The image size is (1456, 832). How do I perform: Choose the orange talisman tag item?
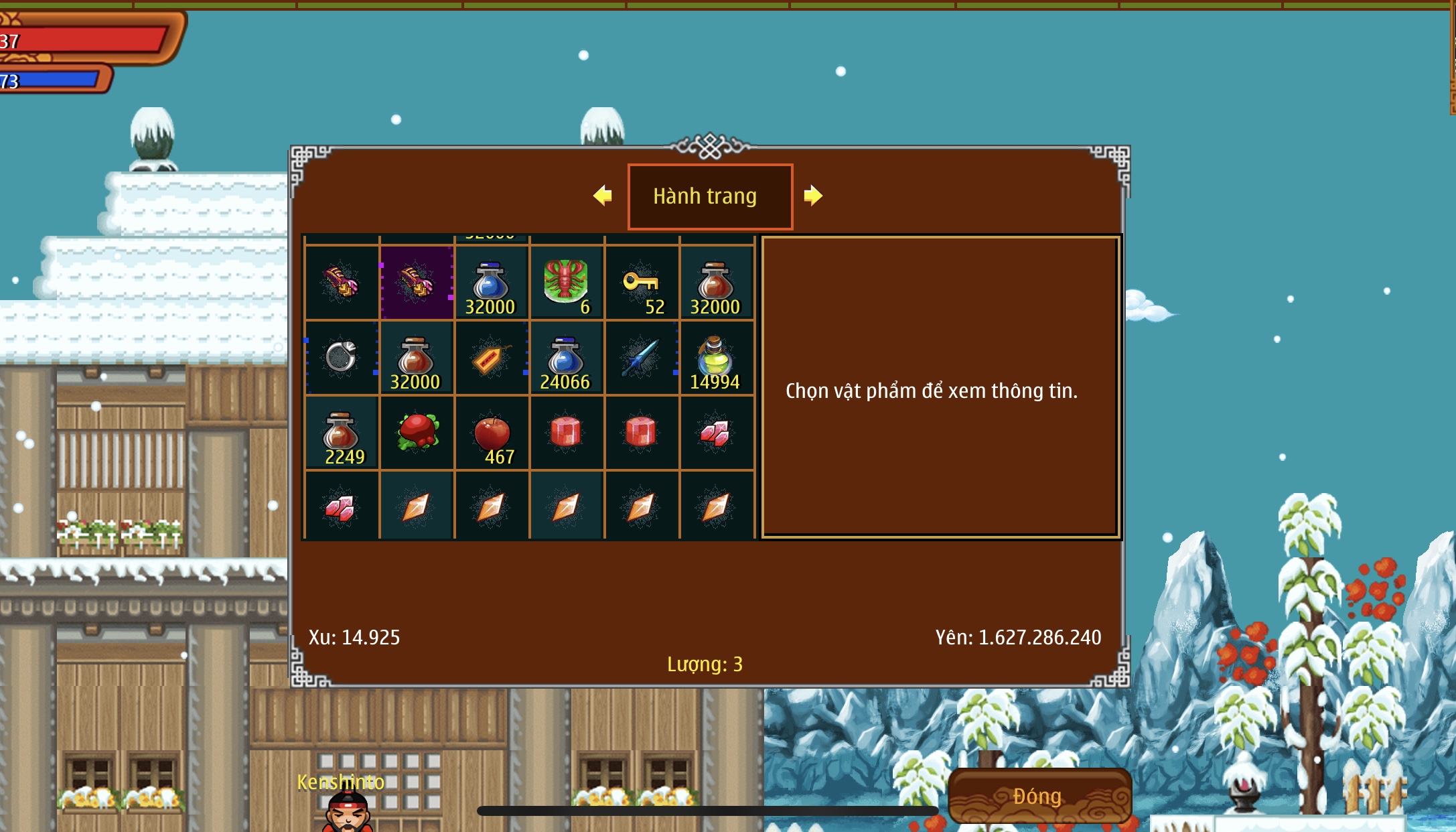(x=492, y=358)
